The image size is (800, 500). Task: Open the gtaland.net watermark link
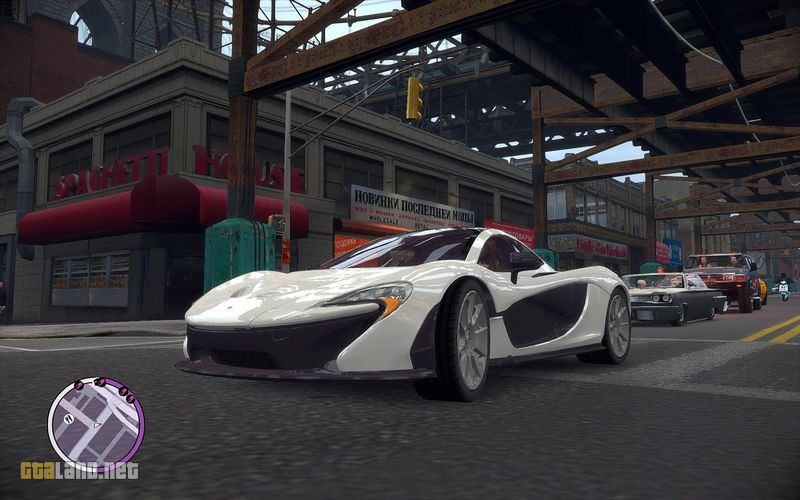(x=79, y=470)
